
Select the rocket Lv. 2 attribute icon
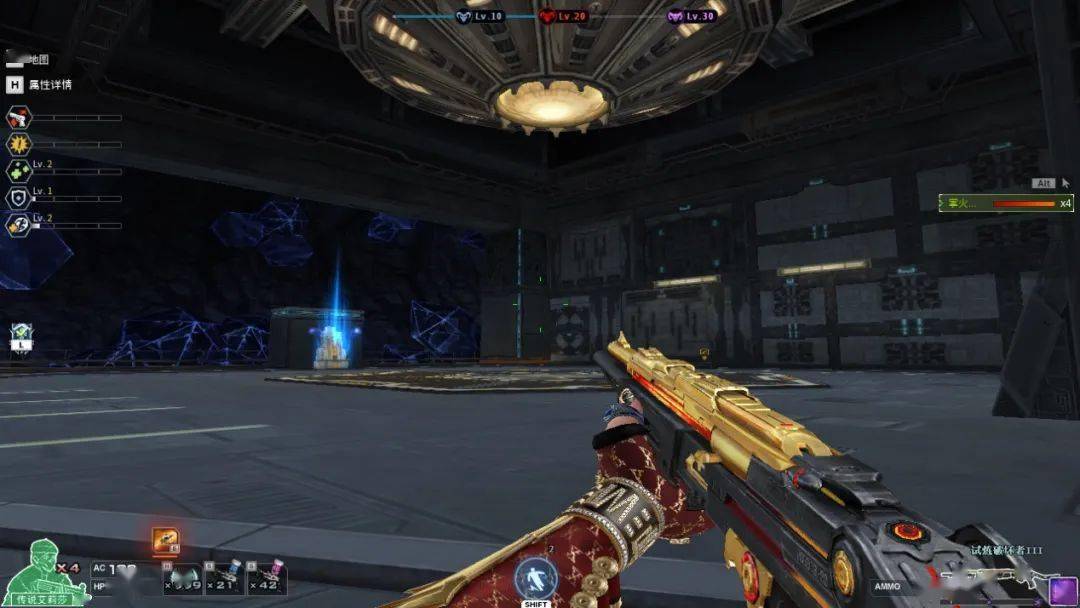point(19,225)
